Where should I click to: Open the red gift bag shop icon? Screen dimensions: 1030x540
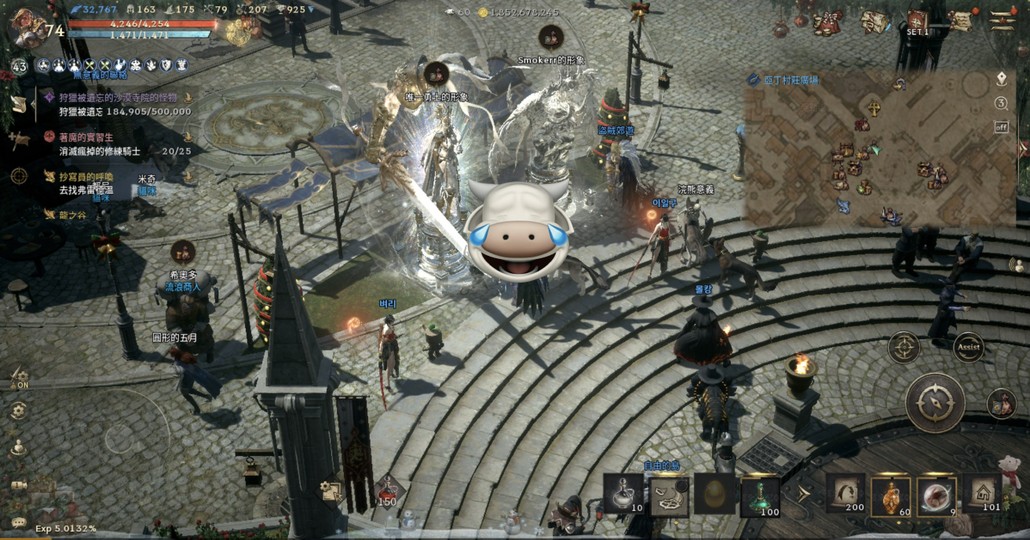(x=826, y=23)
